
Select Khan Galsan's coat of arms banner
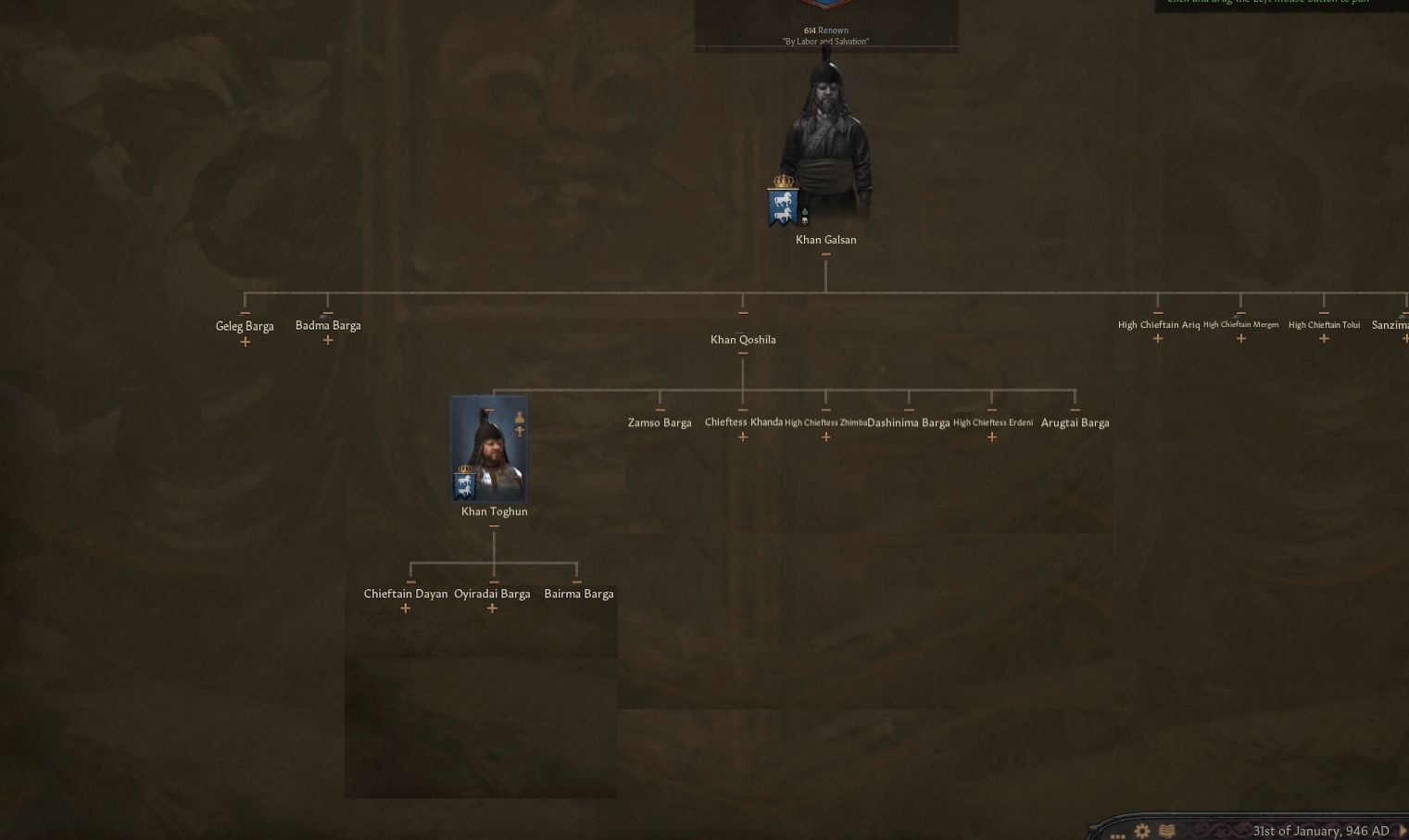(x=783, y=205)
